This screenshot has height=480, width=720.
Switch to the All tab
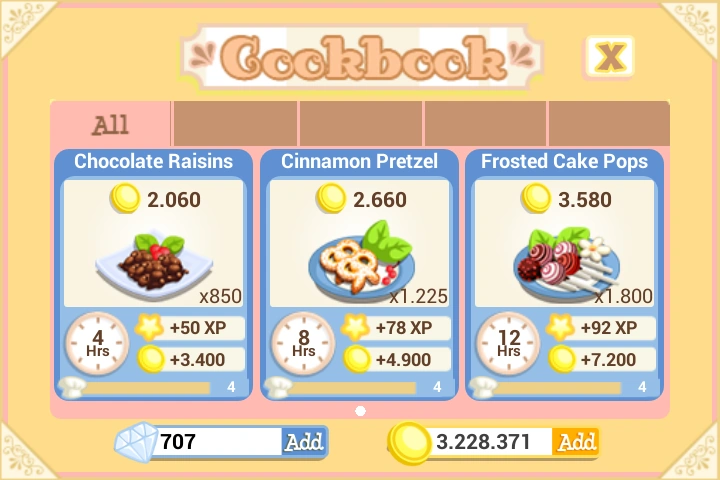pos(111,125)
